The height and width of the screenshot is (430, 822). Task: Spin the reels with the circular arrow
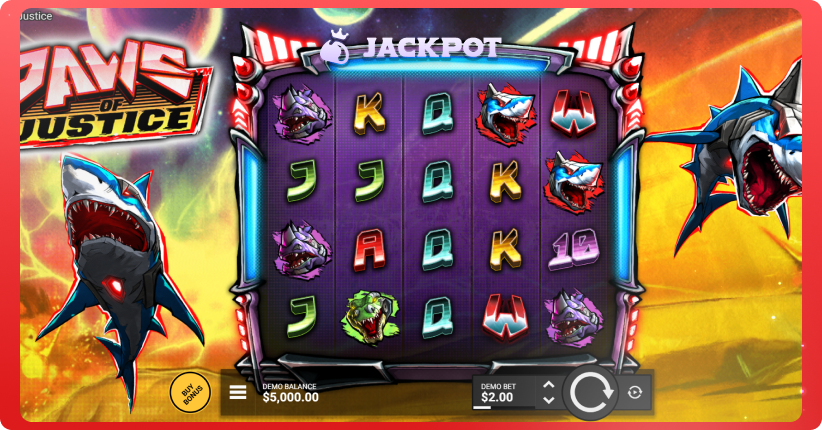click(591, 392)
